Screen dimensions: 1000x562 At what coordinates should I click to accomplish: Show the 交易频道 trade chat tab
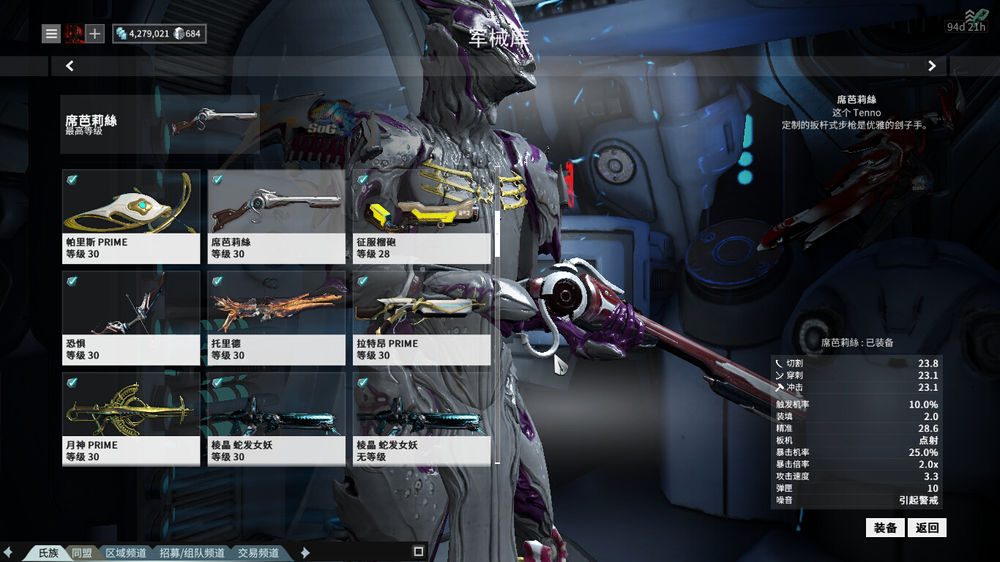click(260, 552)
